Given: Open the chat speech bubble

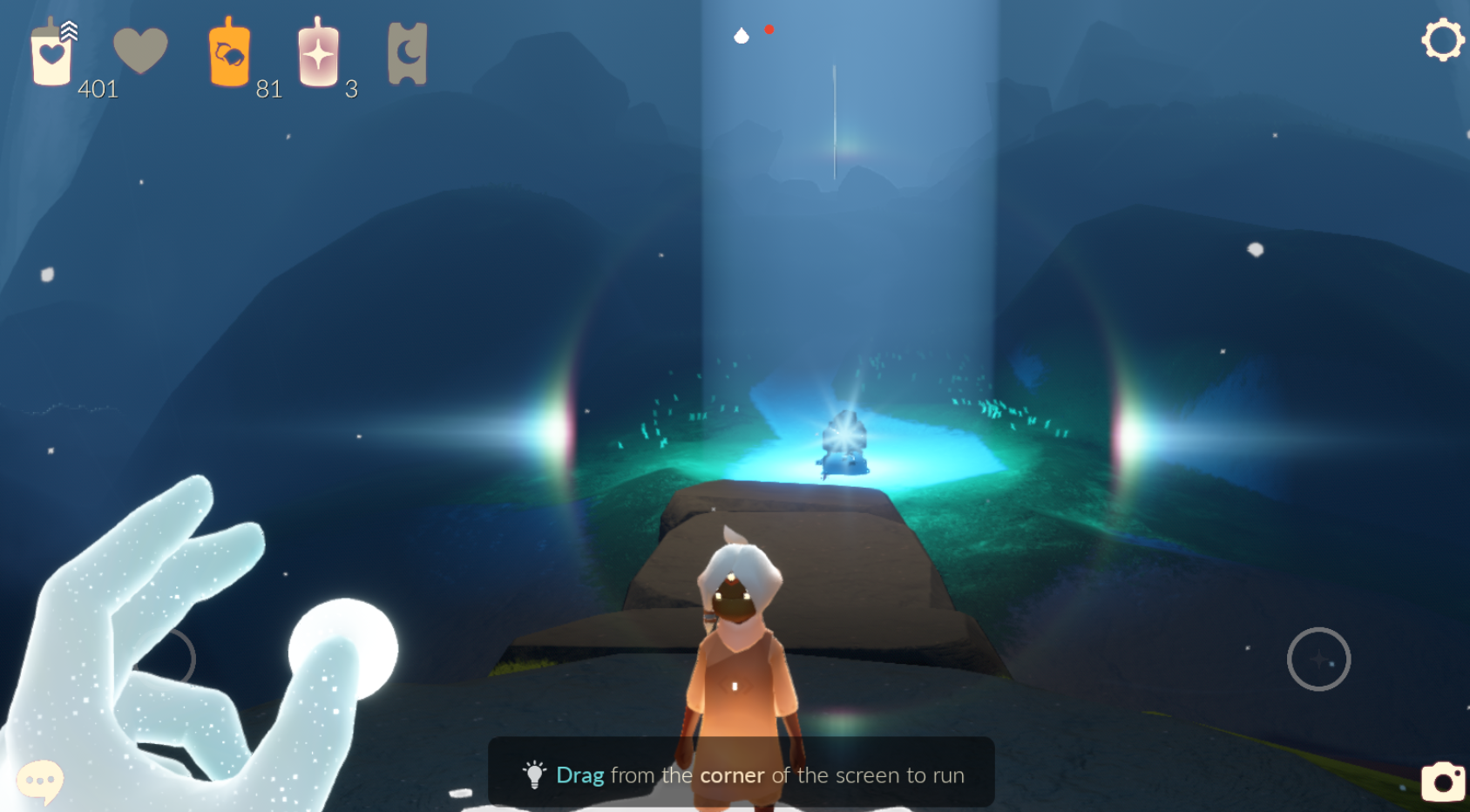Looking at the screenshot, I should 40,780.
